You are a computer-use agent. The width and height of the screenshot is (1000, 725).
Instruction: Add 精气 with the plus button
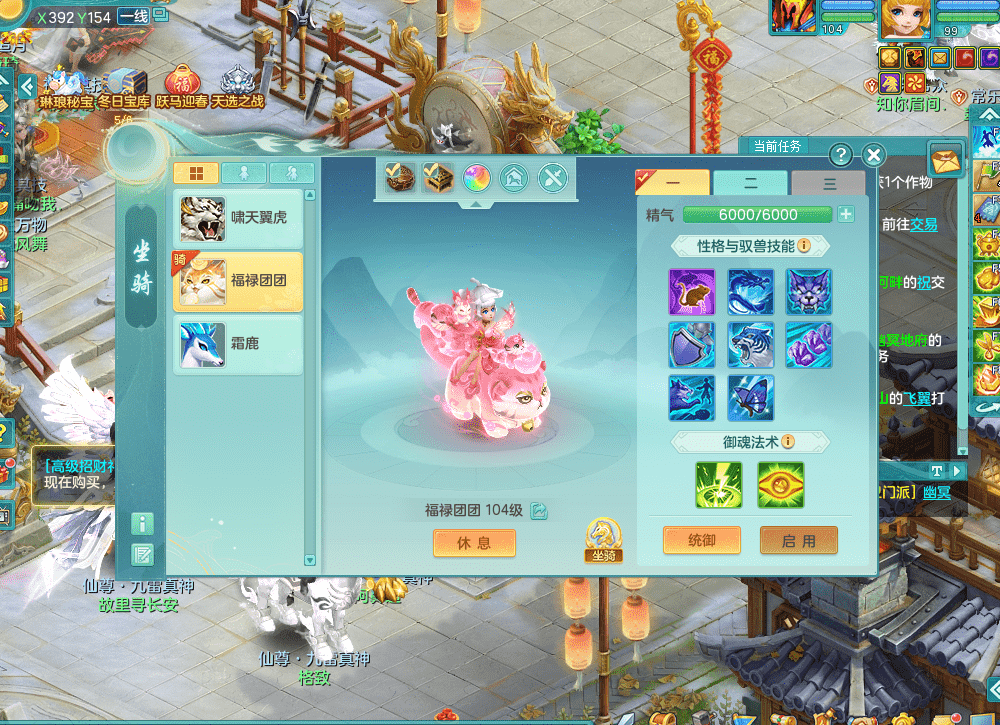tap(846, 214)
